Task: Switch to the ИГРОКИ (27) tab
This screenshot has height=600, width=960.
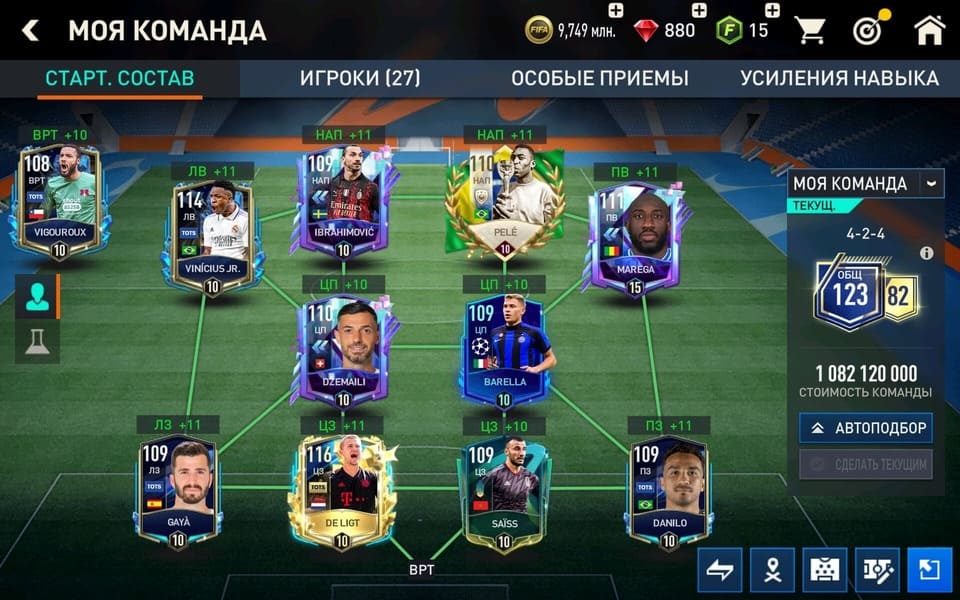Action: (360, 79)
